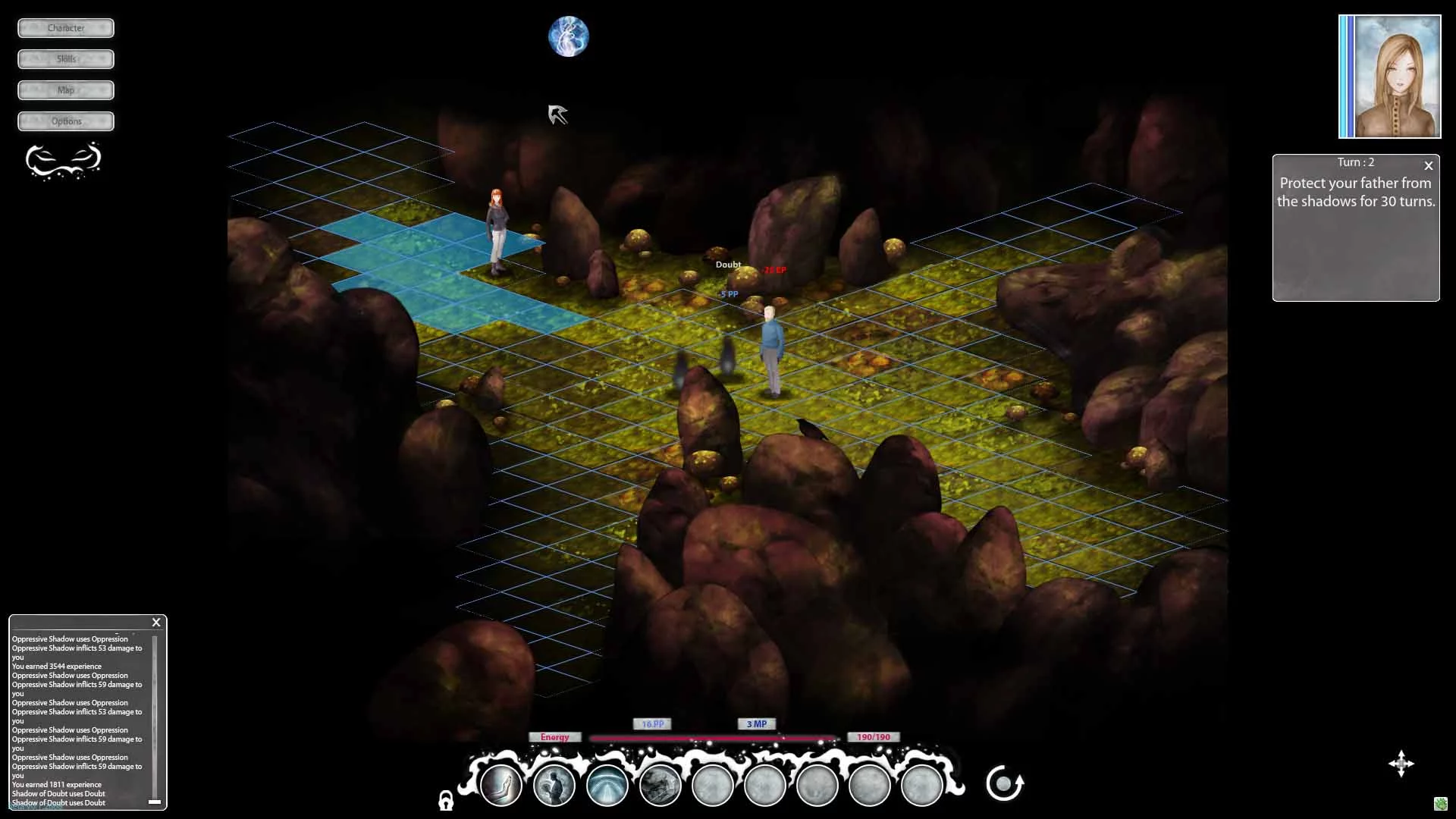
Task: Close the turn objective panel
Action: click(x=1429, y=165)
